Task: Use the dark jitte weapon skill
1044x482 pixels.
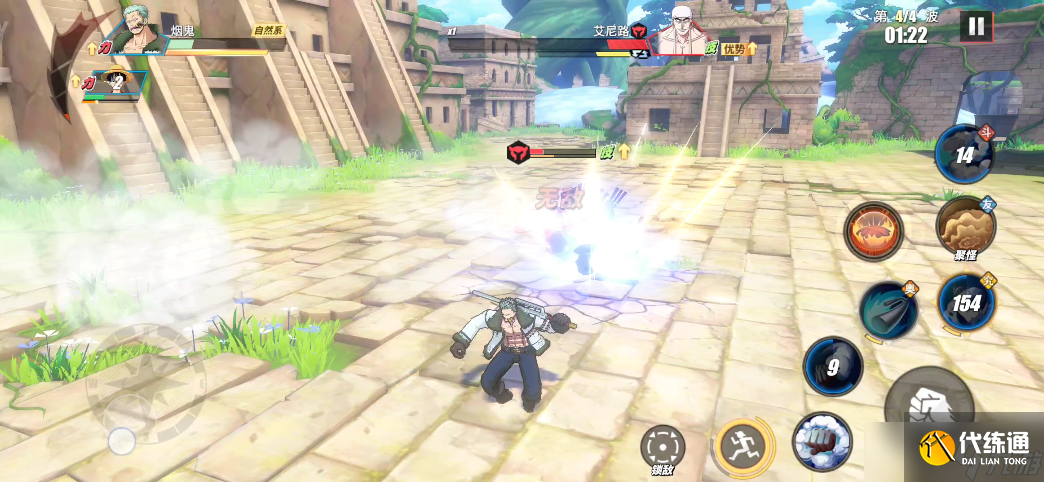Action: [x=888, y=309]
